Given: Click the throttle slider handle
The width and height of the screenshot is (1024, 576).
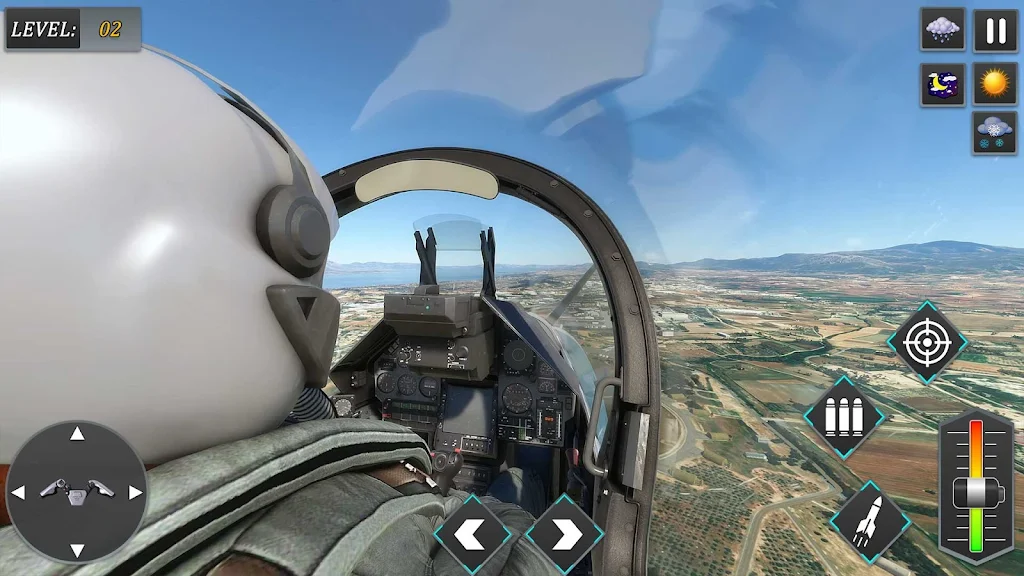Looking at the screenshot, I should (974, 492).
